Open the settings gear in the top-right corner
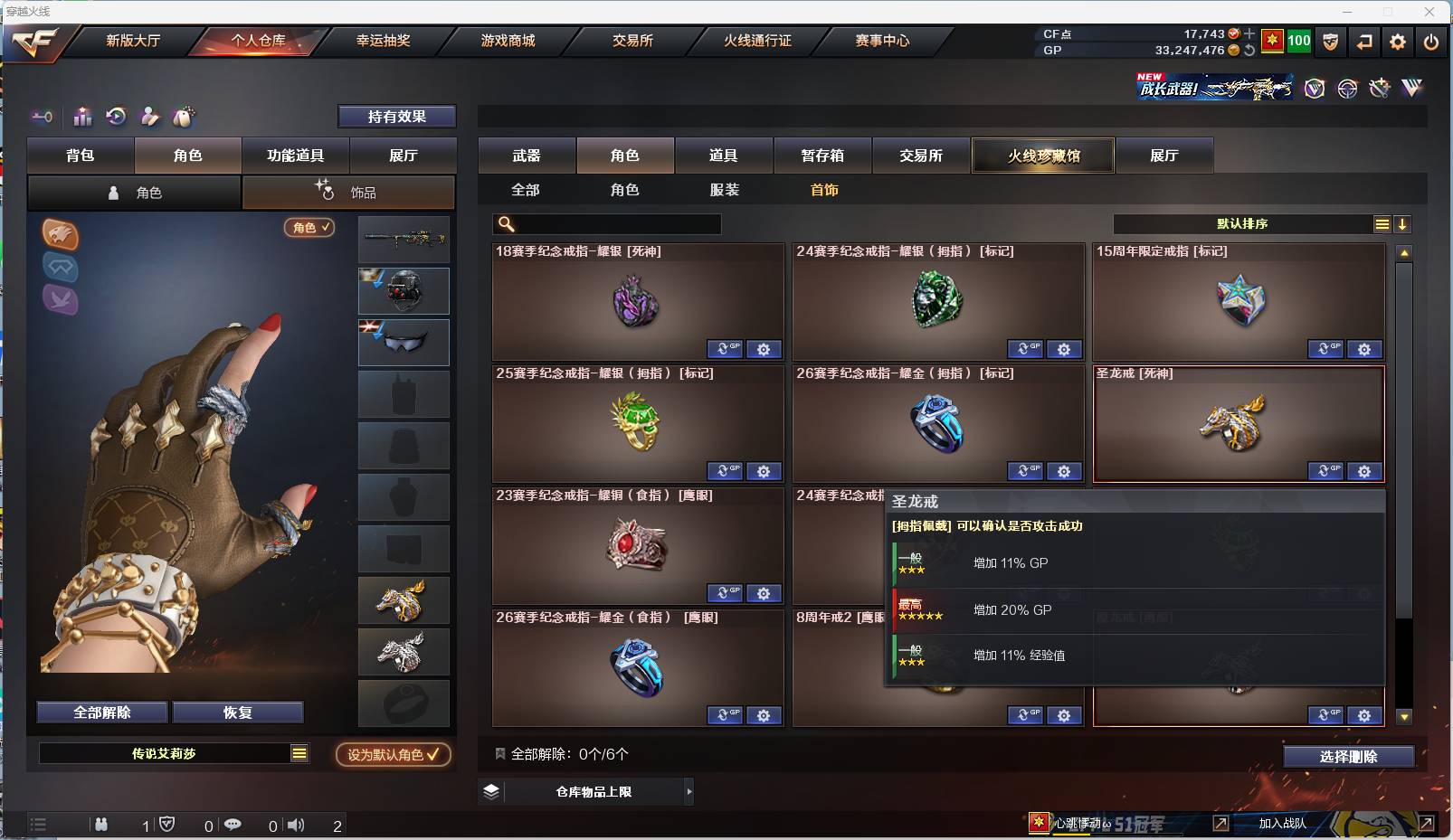Screen dimensions: 1453x840 1397,42
